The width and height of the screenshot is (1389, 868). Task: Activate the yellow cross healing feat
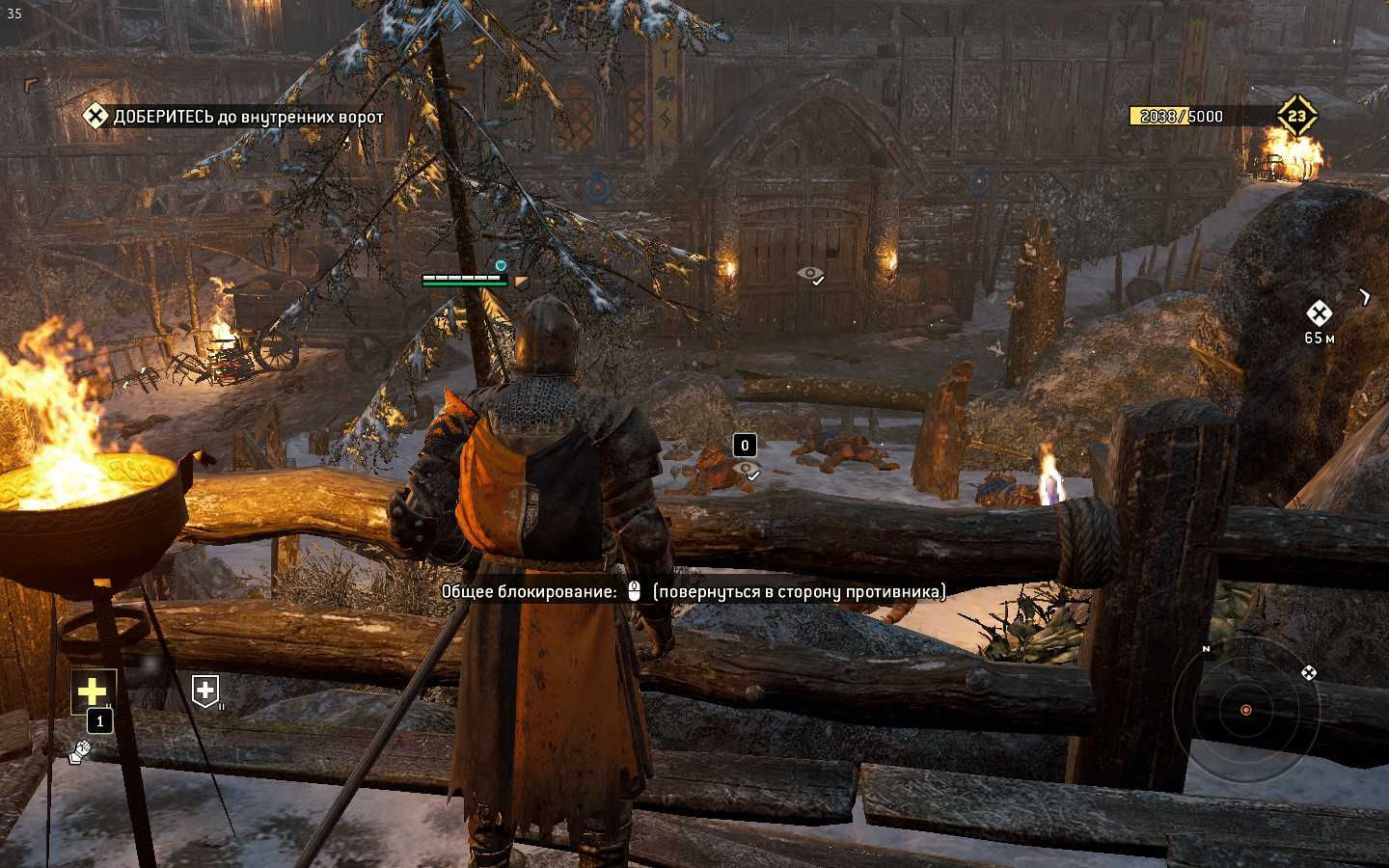(x=93, y=691)
